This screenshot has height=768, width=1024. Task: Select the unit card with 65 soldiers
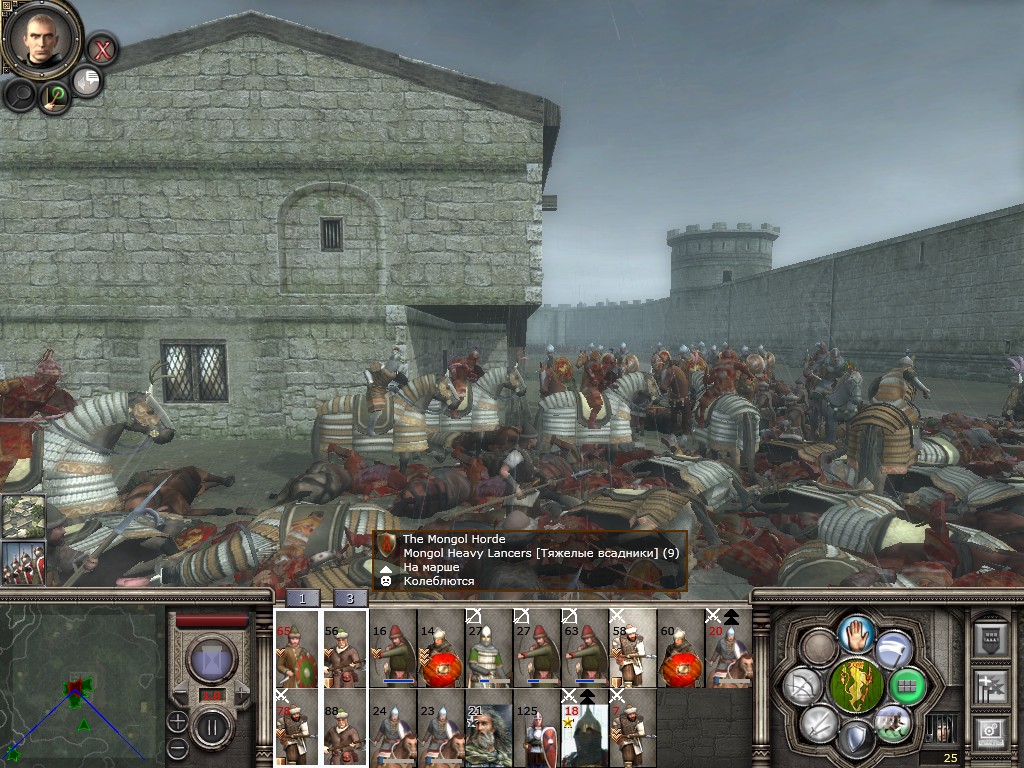296,647
